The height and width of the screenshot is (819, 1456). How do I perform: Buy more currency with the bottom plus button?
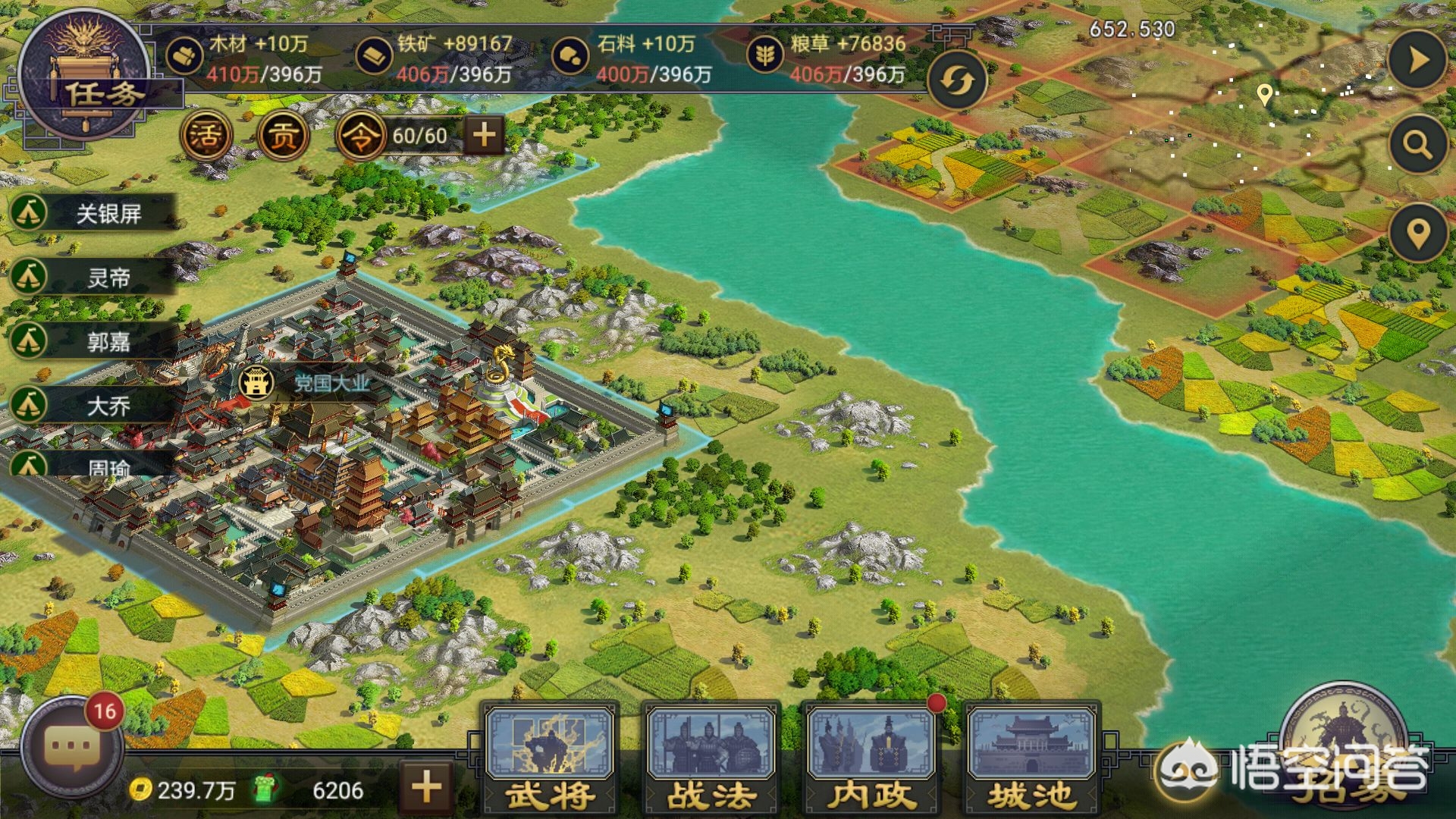click(426, 787)
